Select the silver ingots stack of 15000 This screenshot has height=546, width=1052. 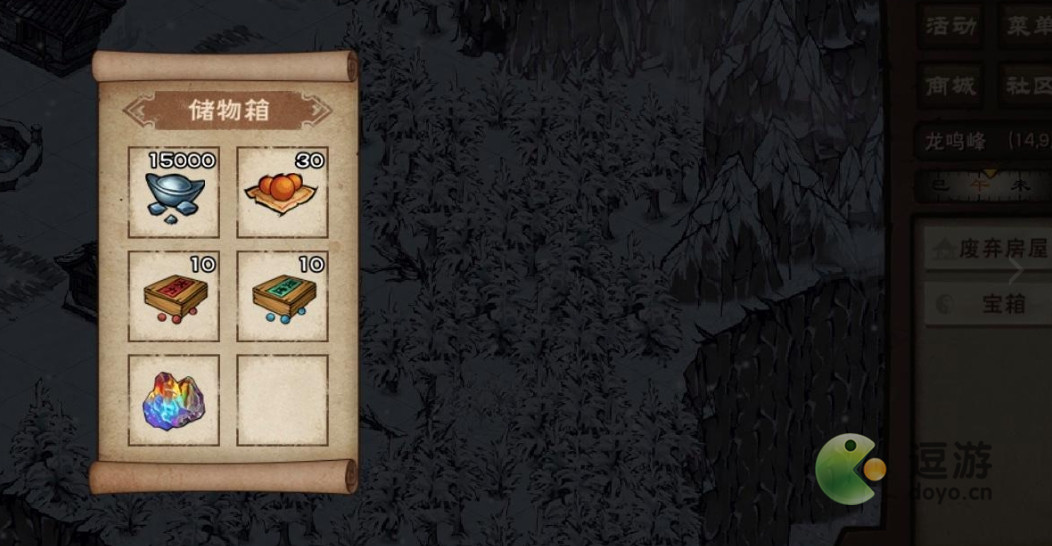click(x=174, y=193)
